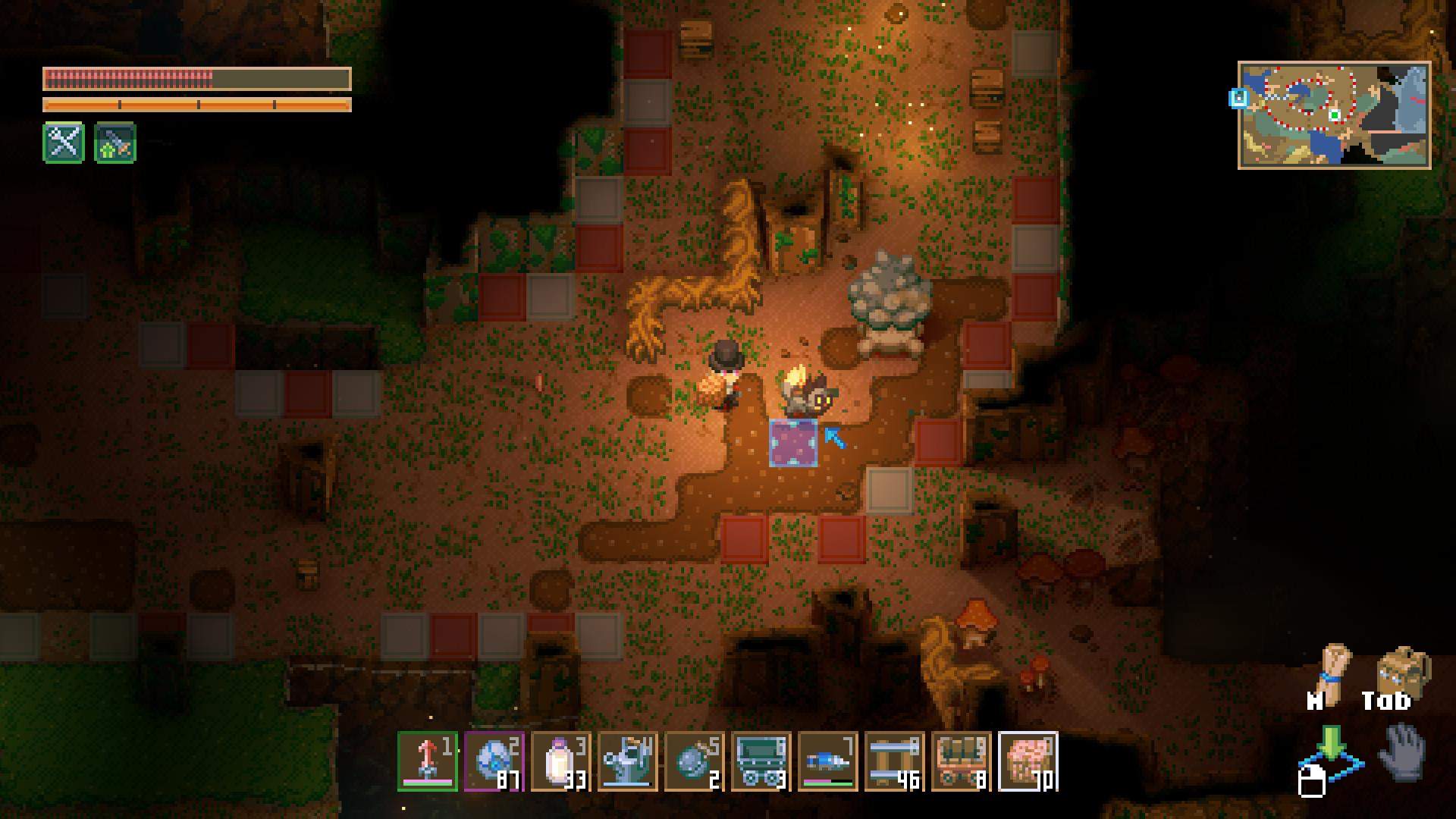Open the backpack inventory icon
The width and height of the screenshot is (1456, 819).
coord(1401,670)
